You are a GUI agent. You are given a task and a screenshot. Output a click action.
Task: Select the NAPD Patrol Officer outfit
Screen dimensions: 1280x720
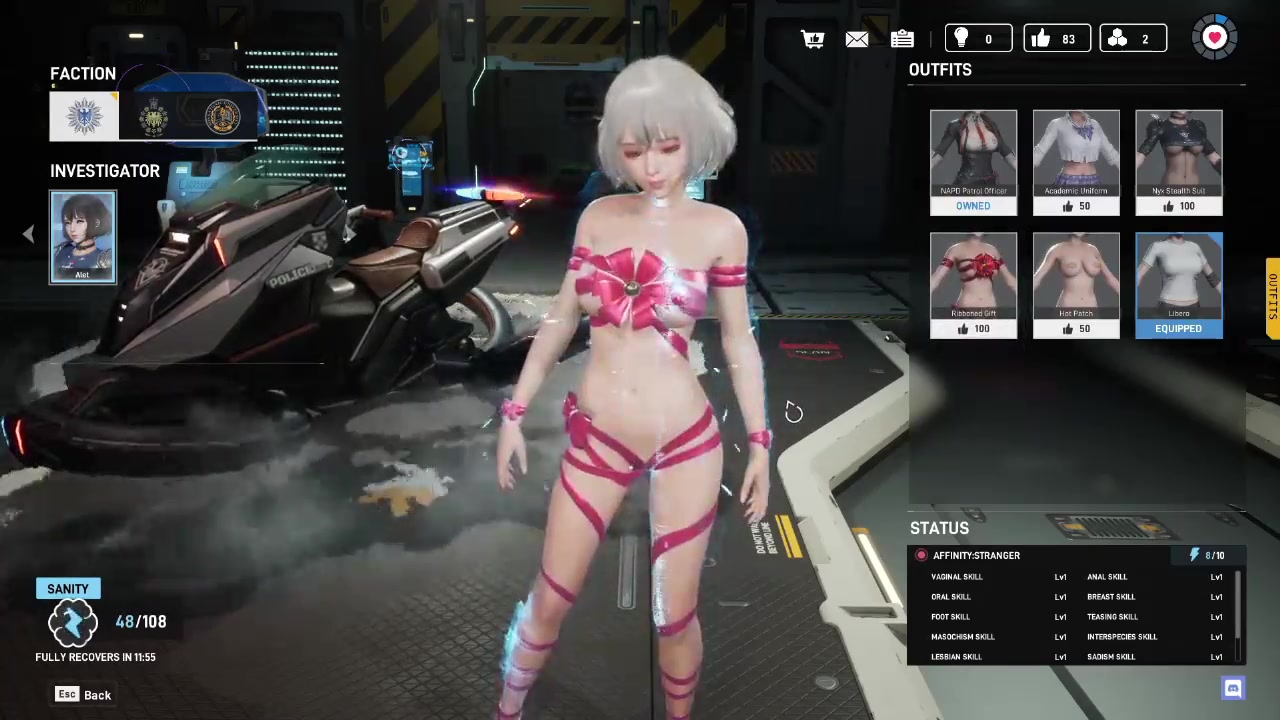[x=973, y=162]
